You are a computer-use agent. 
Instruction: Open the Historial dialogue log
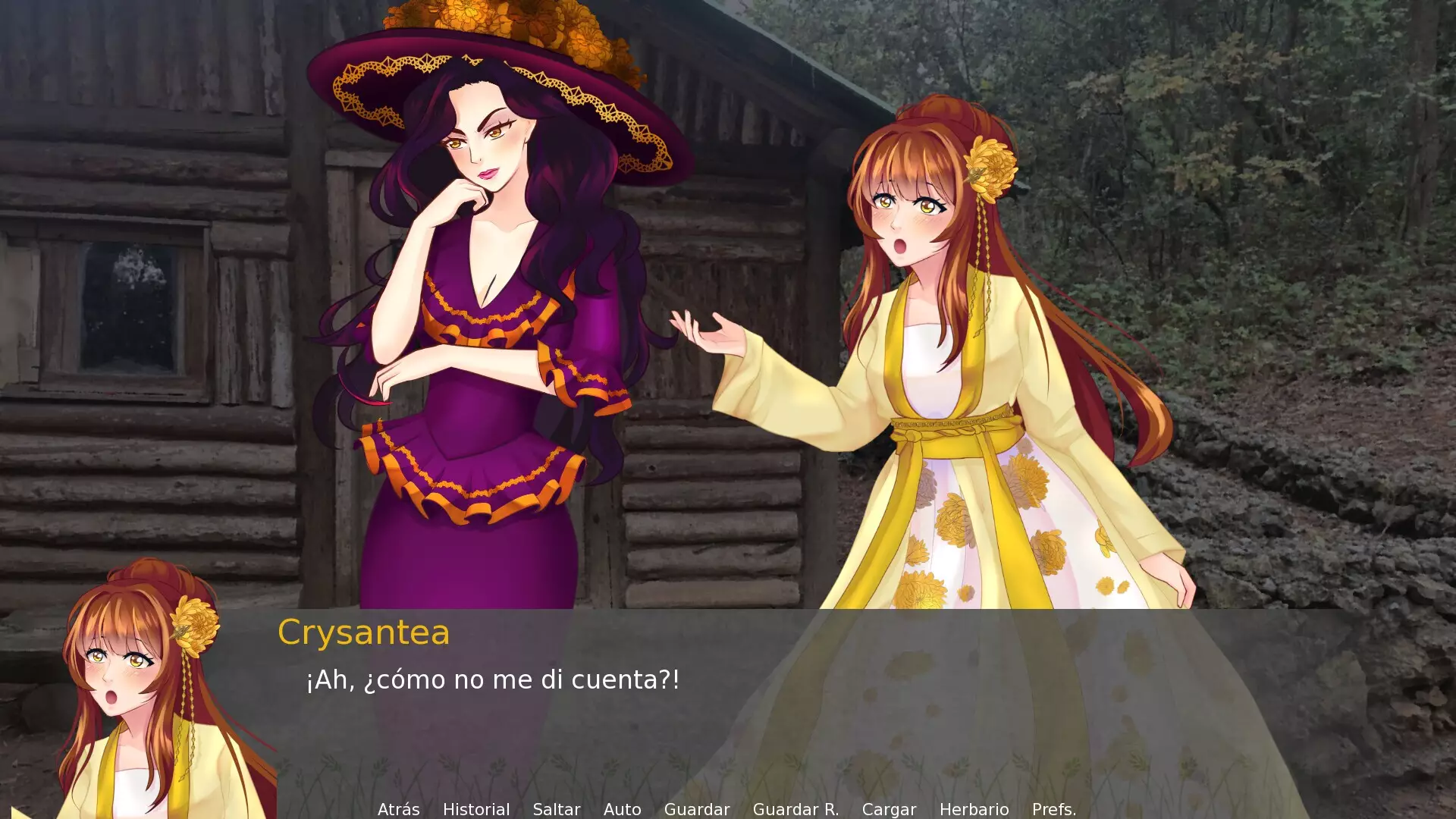477,809
